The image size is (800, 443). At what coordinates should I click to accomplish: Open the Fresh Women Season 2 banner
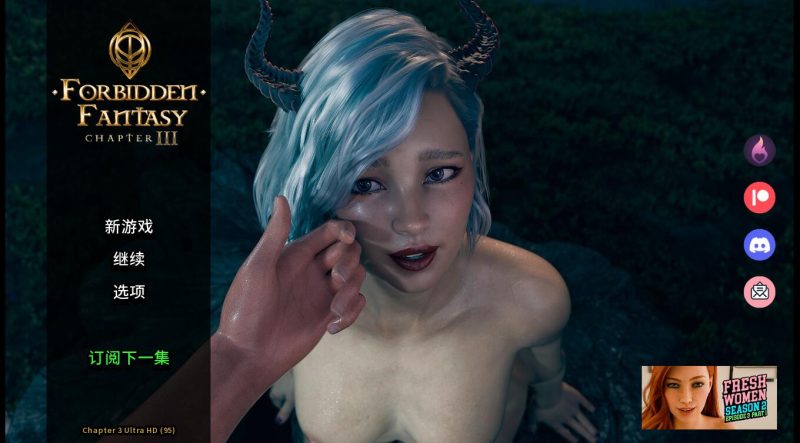pyautogui.click(x=709, y=397)
